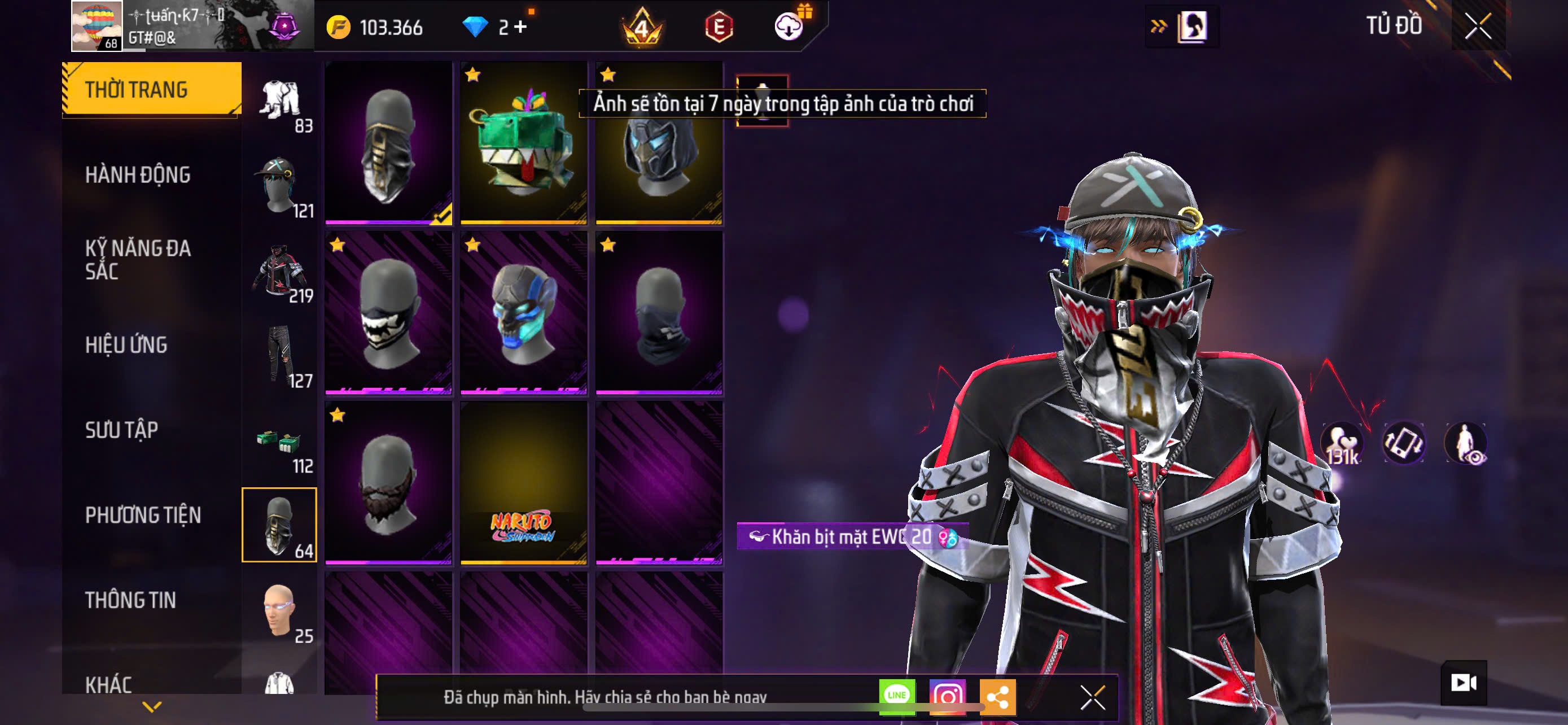Dismiss the screenshot share notification
The width and height of the screenshot is (1568, 725).
[x=1093, y=697]
